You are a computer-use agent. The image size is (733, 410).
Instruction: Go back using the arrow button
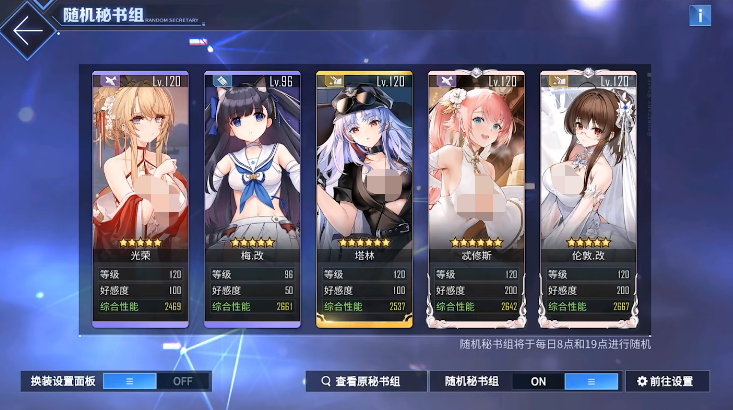pyautogui.click(x=28, y=30)
